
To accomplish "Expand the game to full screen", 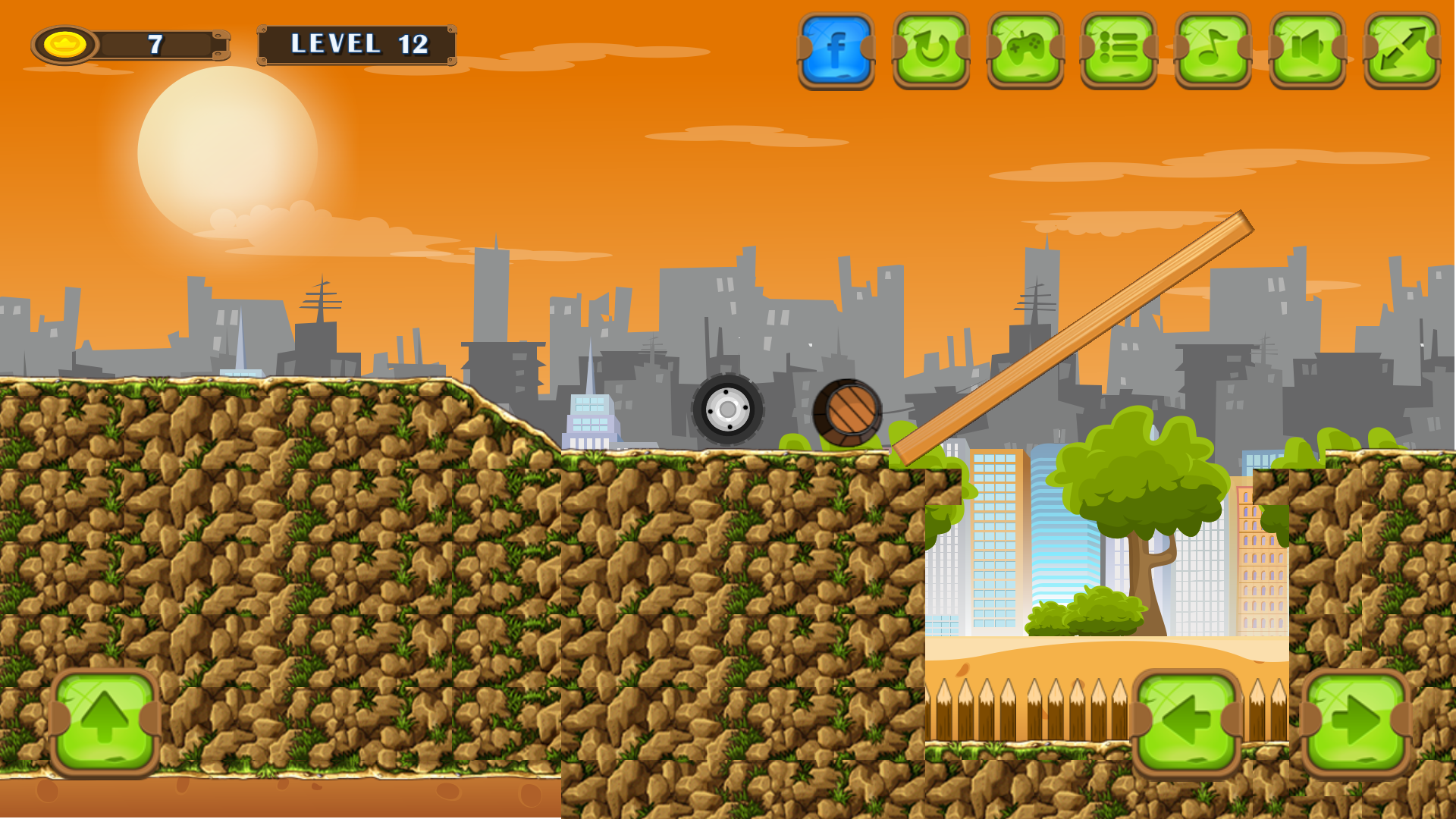I will pyautogui.click(x=1401, y=48).
